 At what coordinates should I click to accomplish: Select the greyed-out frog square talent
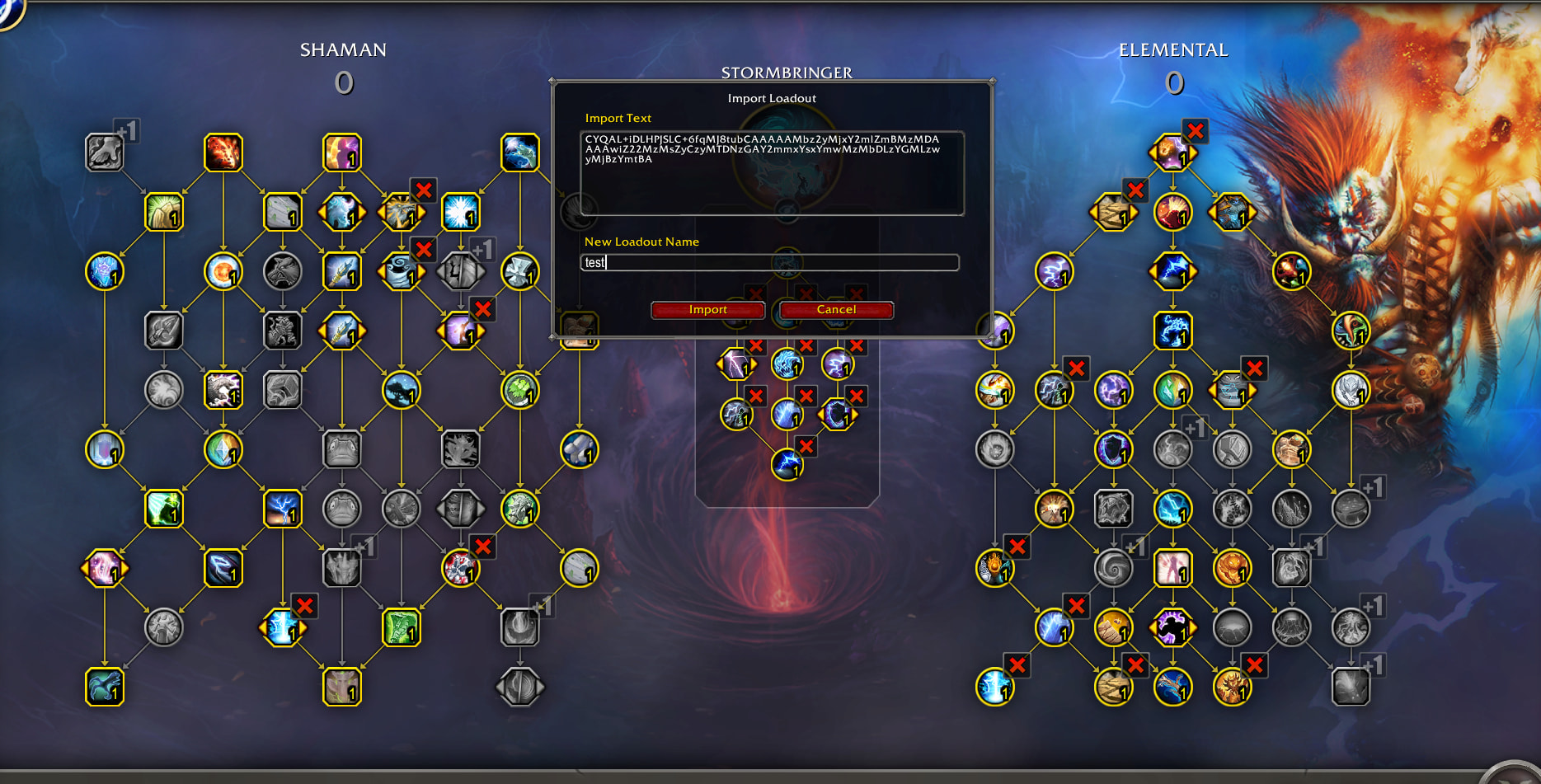click(x=342, y=449)
